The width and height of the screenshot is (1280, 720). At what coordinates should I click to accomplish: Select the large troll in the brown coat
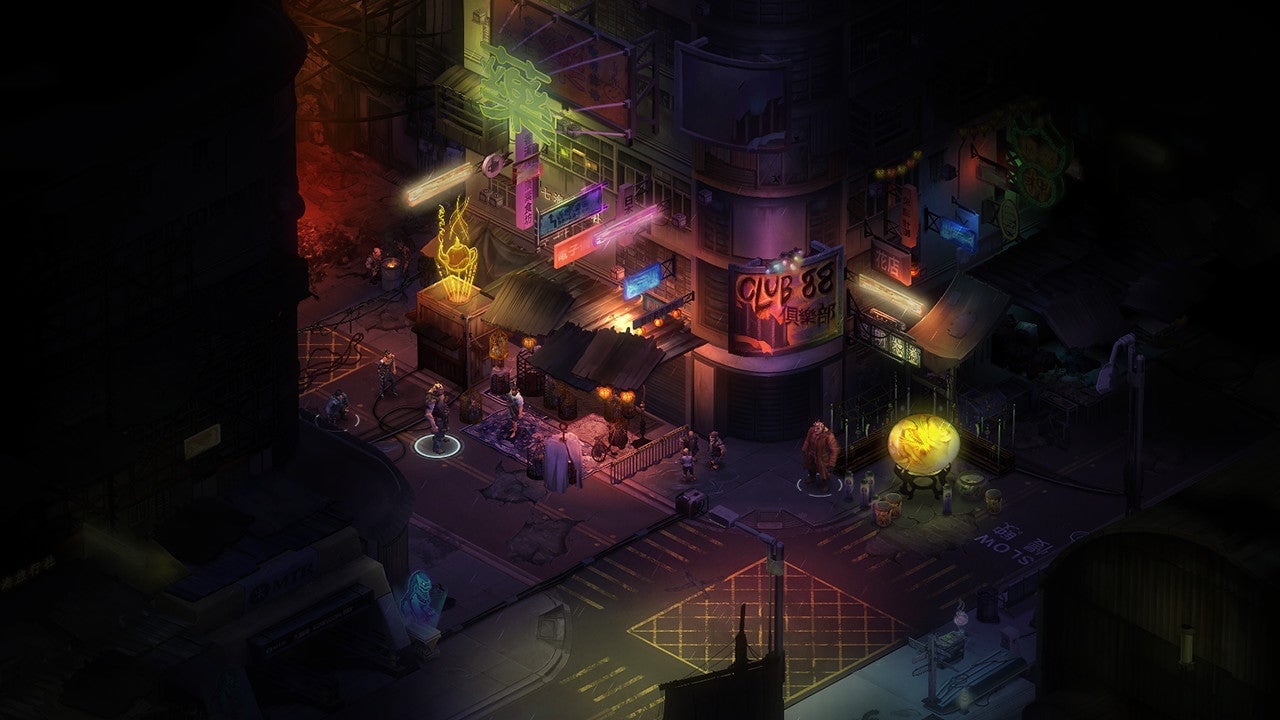point(820,453)
